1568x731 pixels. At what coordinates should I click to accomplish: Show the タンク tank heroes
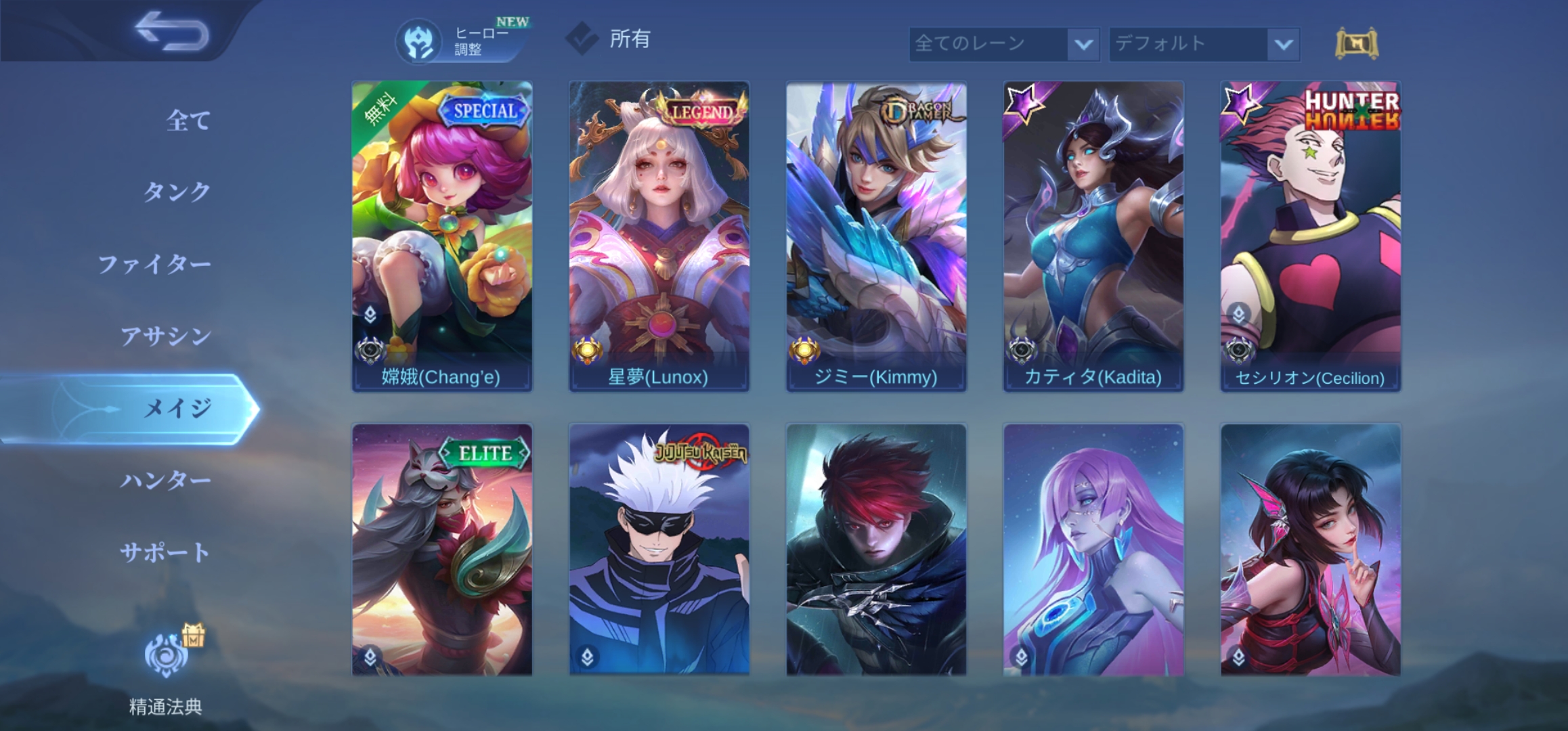[x=176, y=192]
